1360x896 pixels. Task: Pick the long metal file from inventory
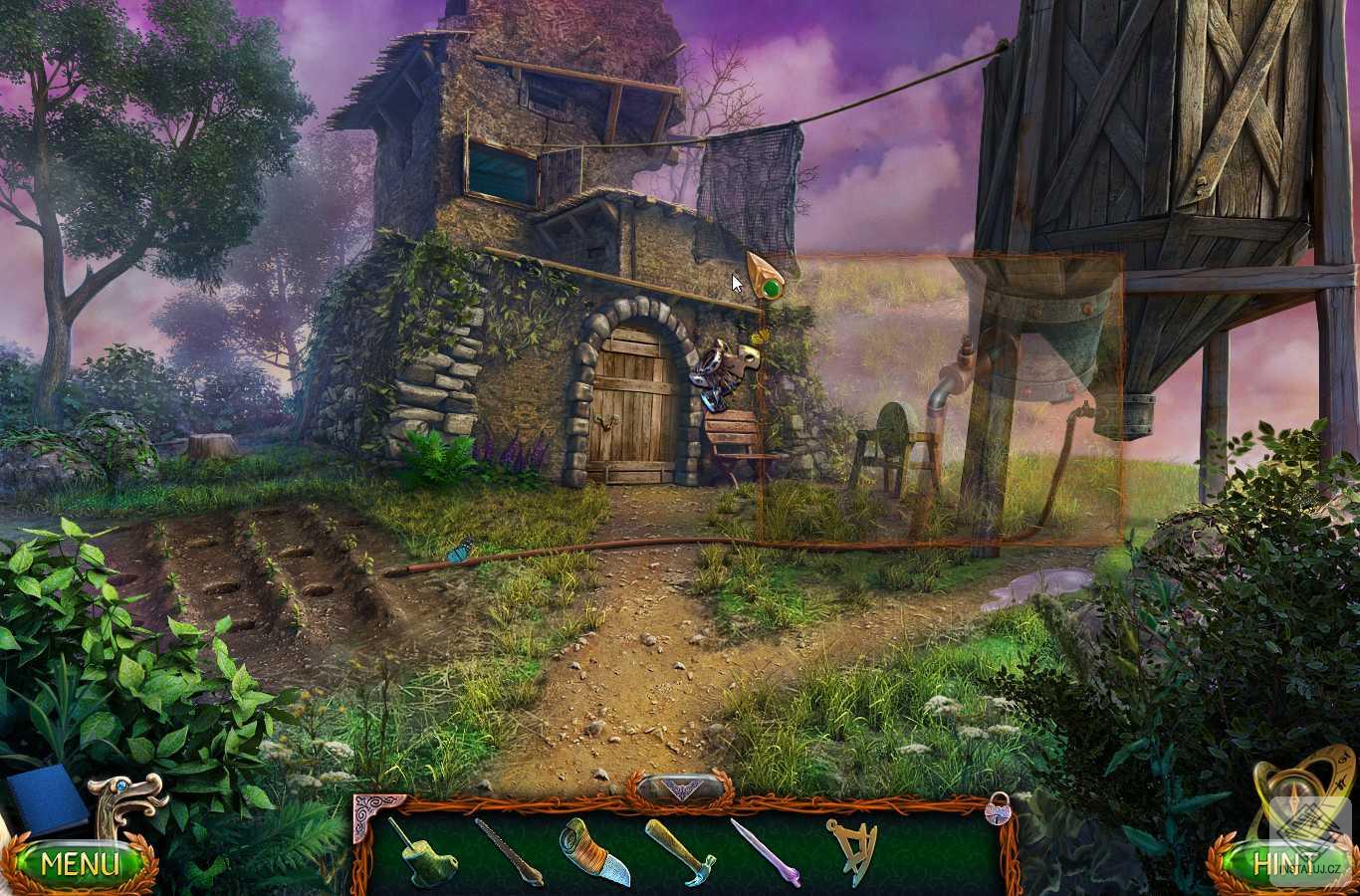coord(508,852)
